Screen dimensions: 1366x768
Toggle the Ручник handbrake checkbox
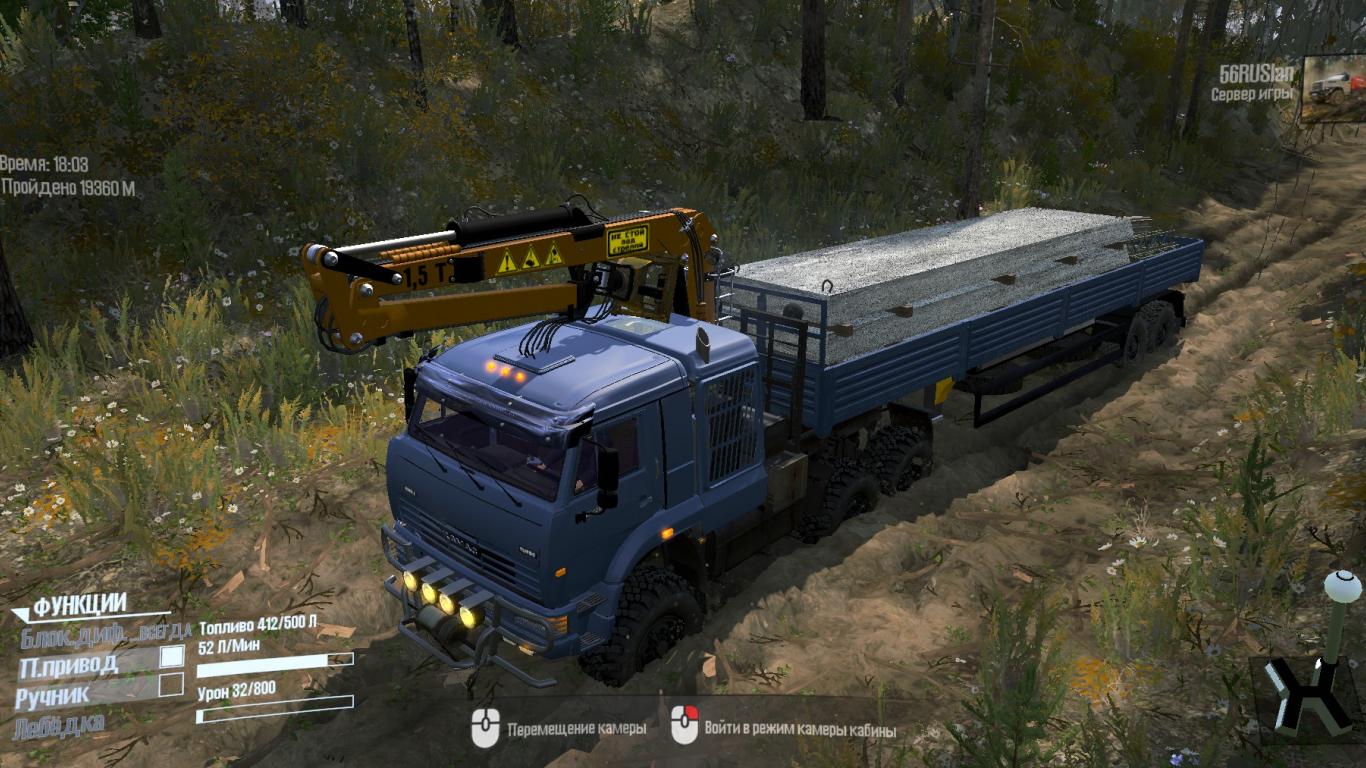click(x=172, y=685)
